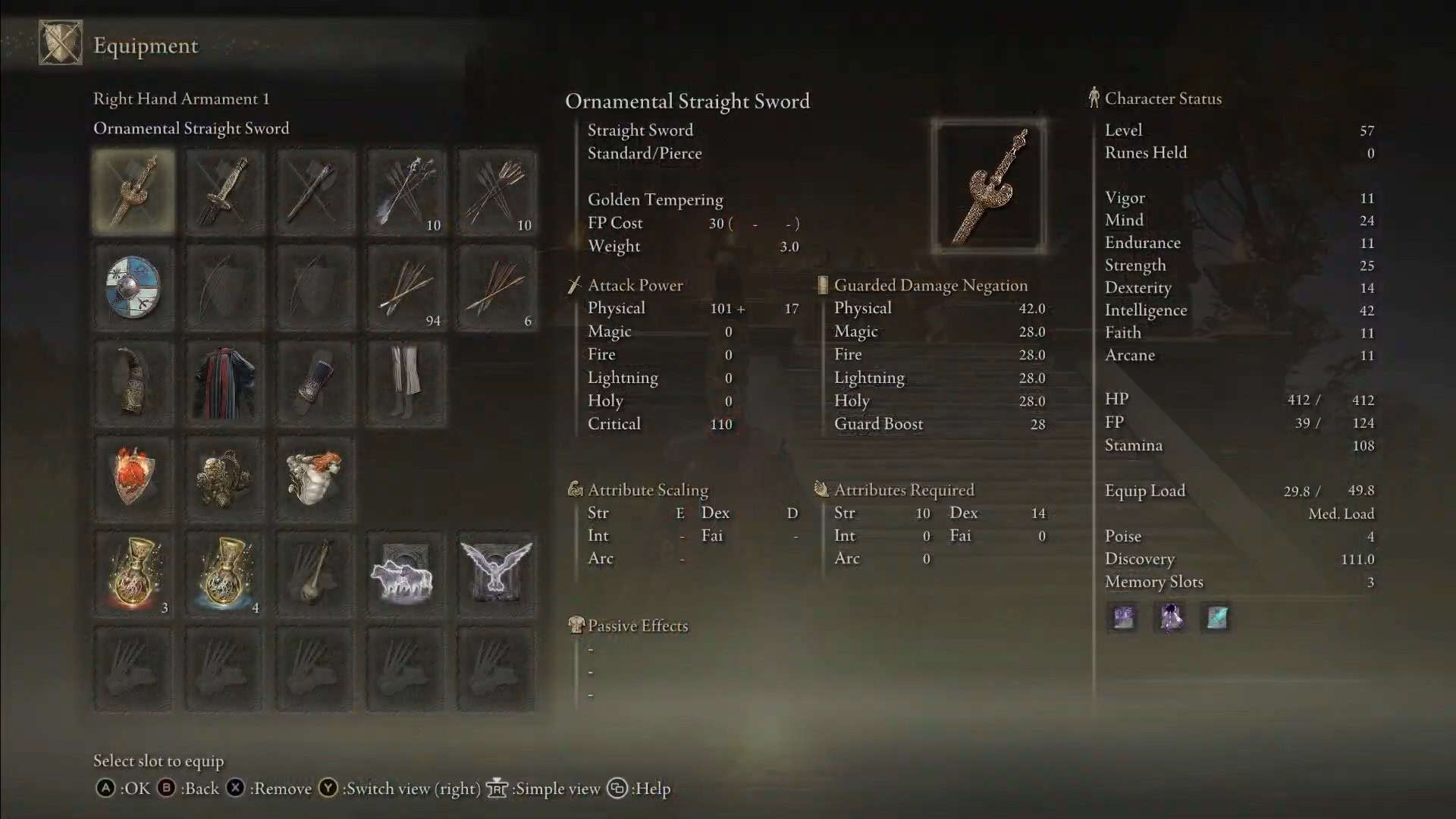Select the golden carved stone talisman

tap(224, 479)
